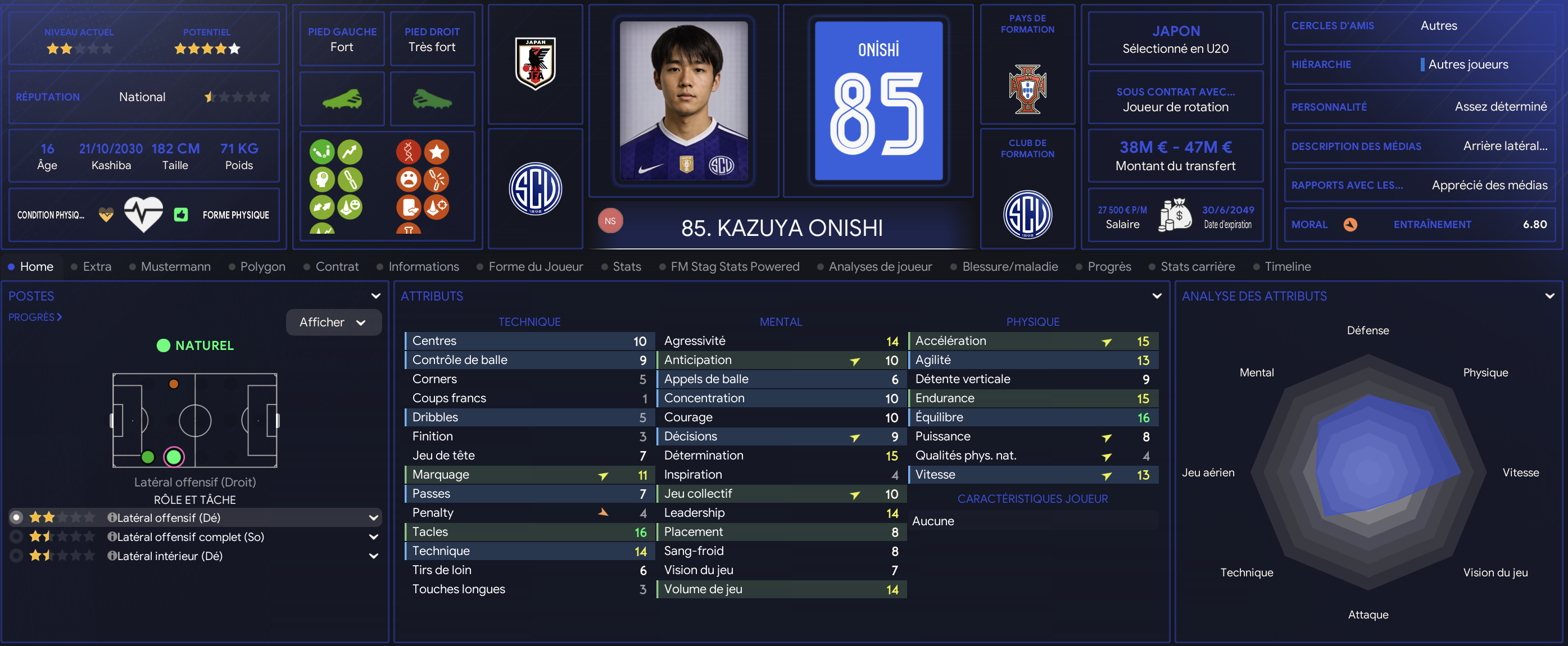Viewport: 1568px width, 646px height.
Task: Switch to the Progrès tab
Action: point(1108,266)
